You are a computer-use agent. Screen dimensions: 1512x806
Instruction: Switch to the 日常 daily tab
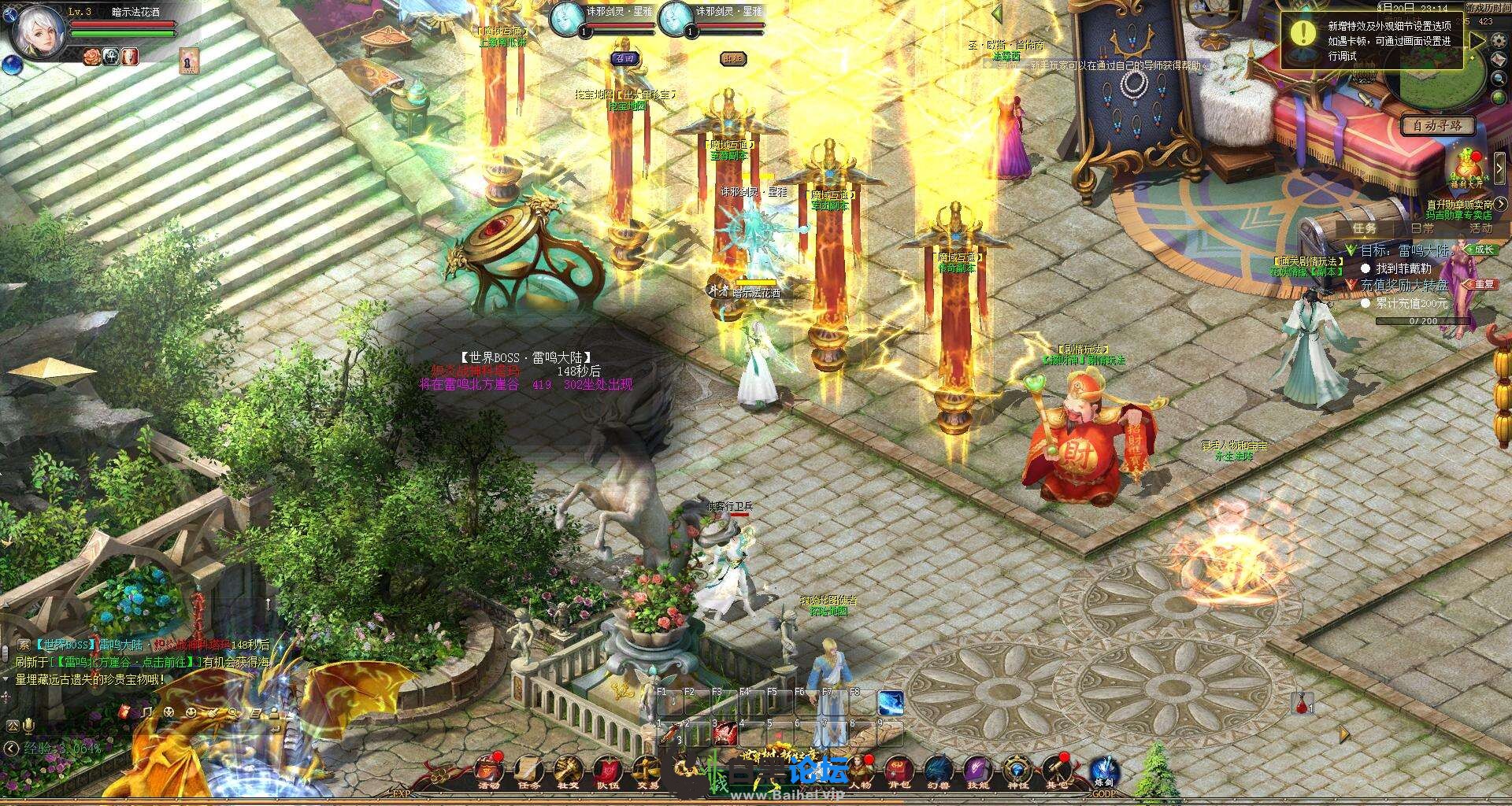pyautogui.click(x=1422, y=228)
